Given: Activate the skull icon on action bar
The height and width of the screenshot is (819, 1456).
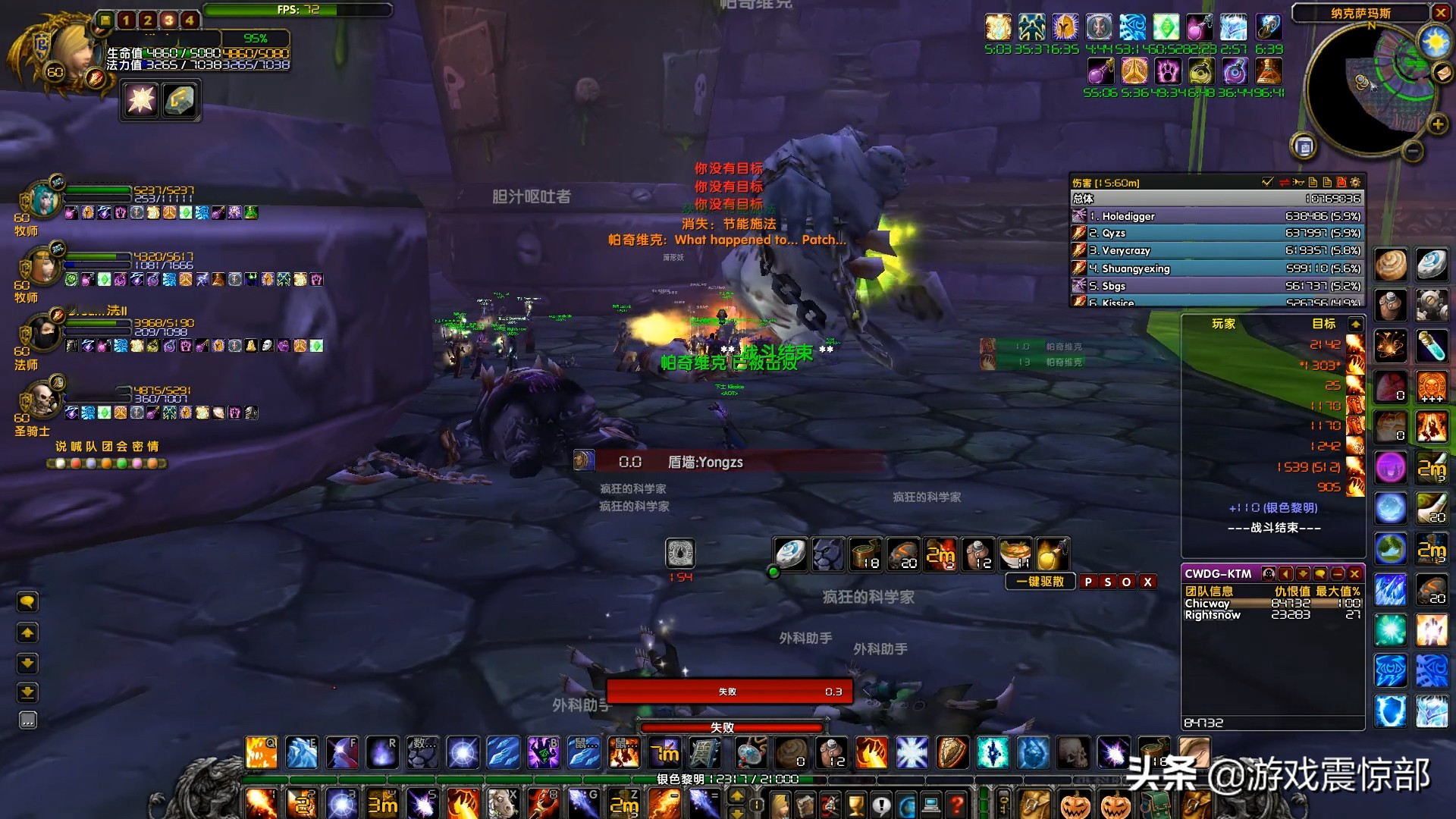Looking at the screenshot, I should (x=1074, y=753).
